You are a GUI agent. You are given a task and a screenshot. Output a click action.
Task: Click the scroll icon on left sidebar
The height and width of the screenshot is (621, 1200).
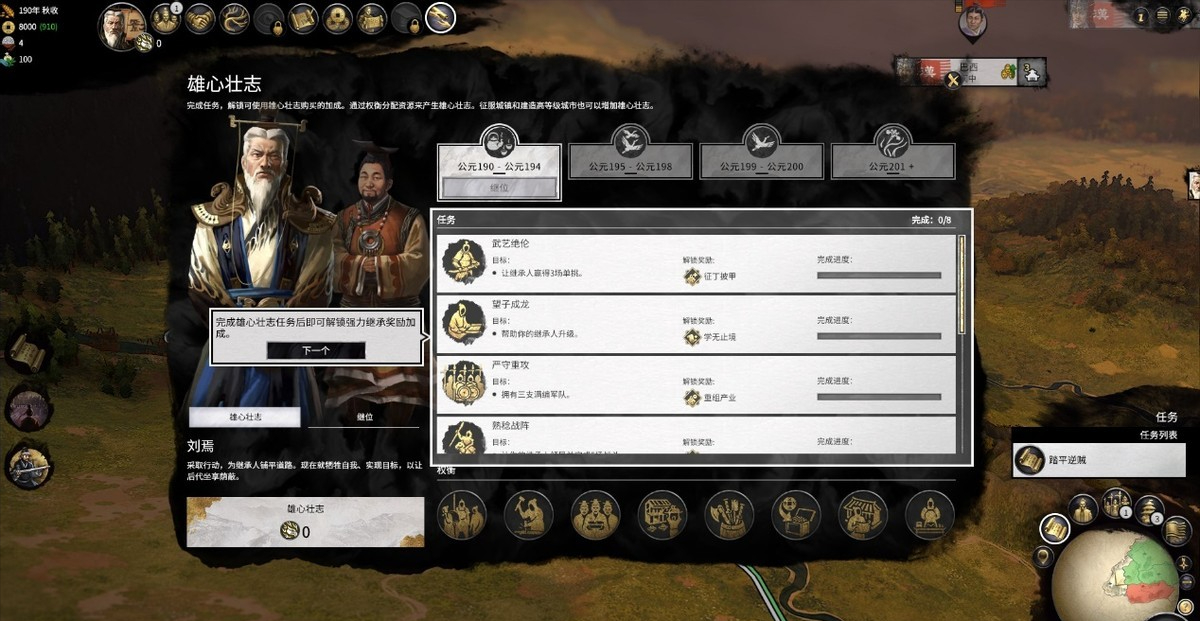[x=27, y=353]
